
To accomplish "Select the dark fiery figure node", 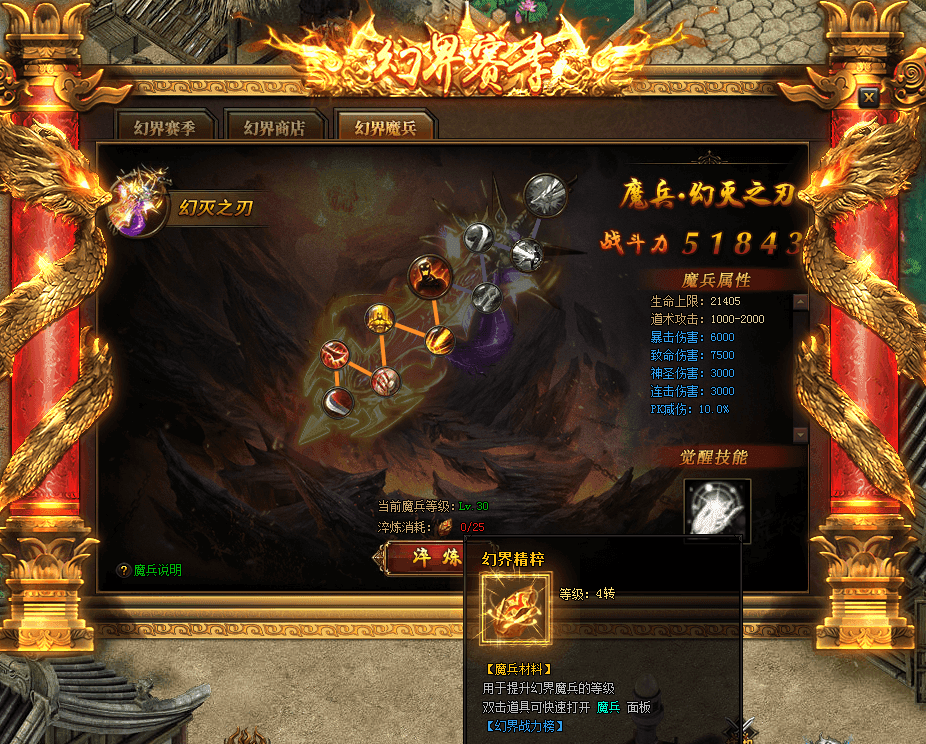I will tap(429, 277).
